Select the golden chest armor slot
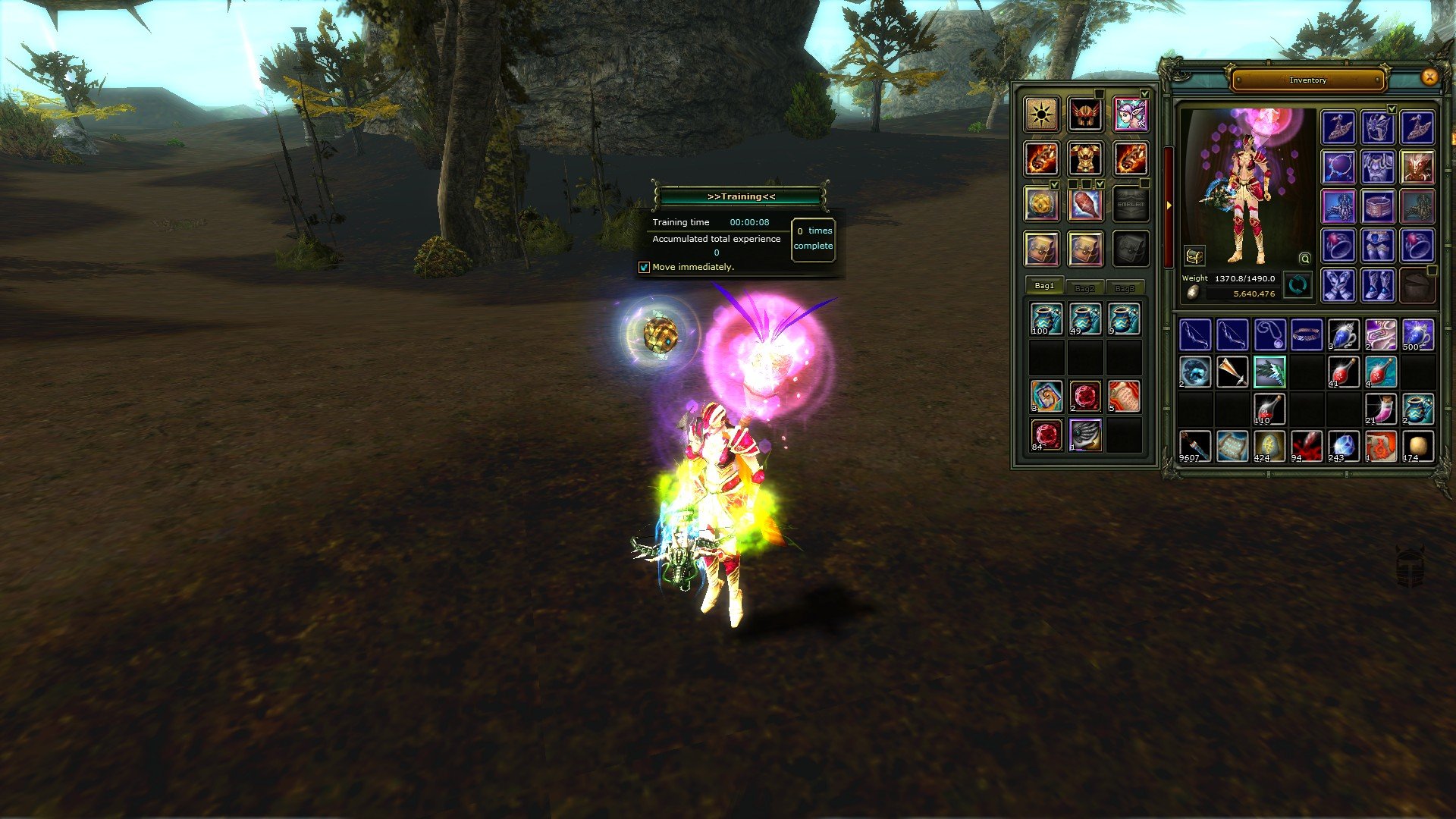This screenshot has width=1456, height=819. tap(1085, 159)
